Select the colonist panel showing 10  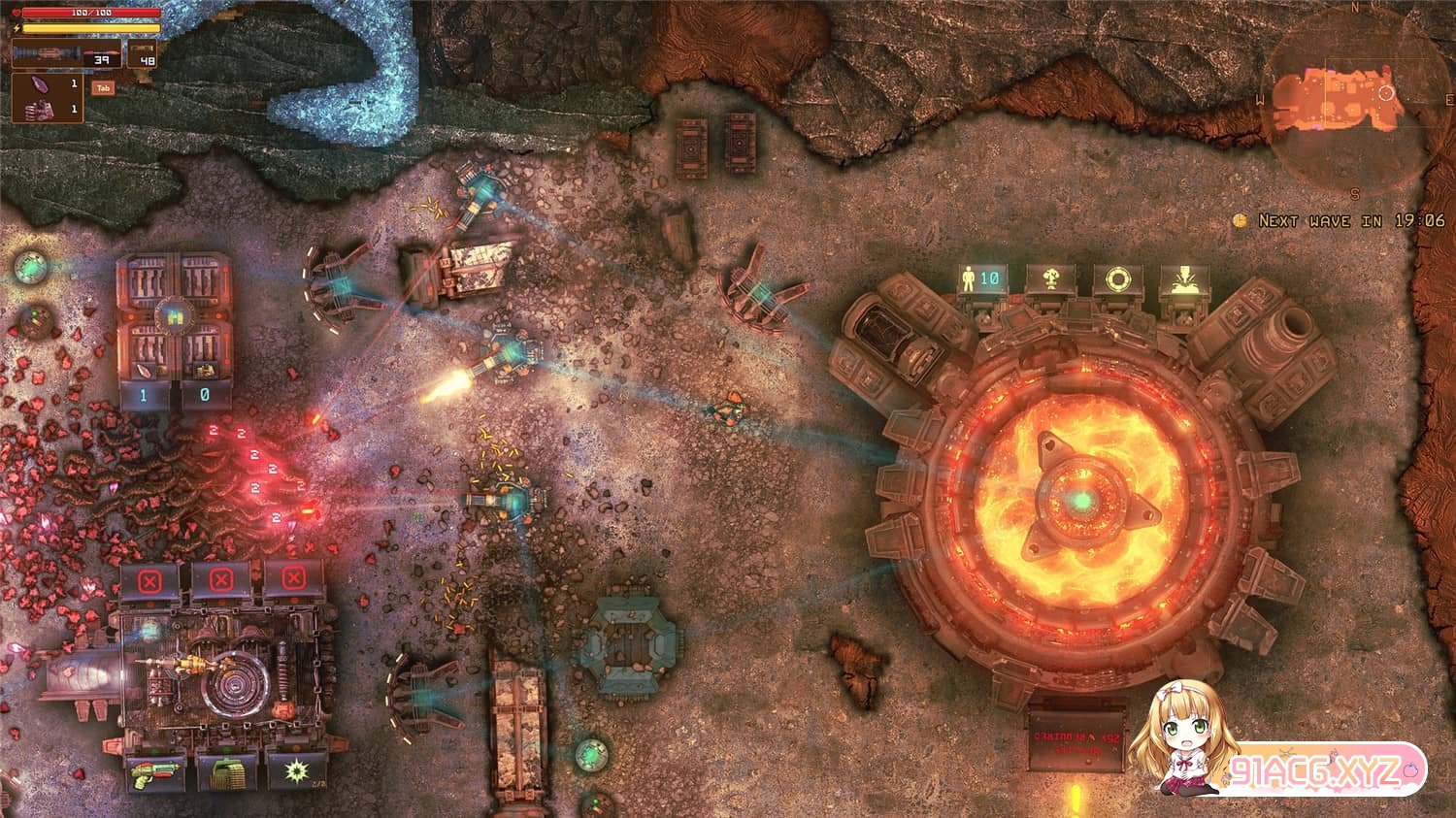980,279
